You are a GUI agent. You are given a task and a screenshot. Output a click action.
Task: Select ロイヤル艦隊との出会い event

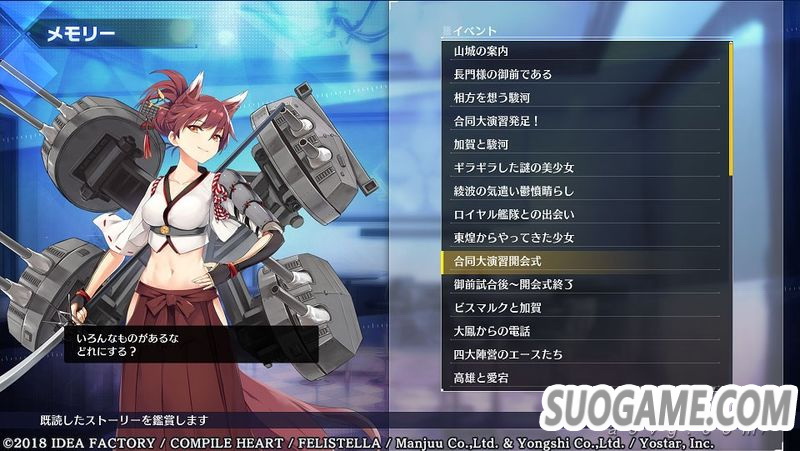[x=580, y=214]
